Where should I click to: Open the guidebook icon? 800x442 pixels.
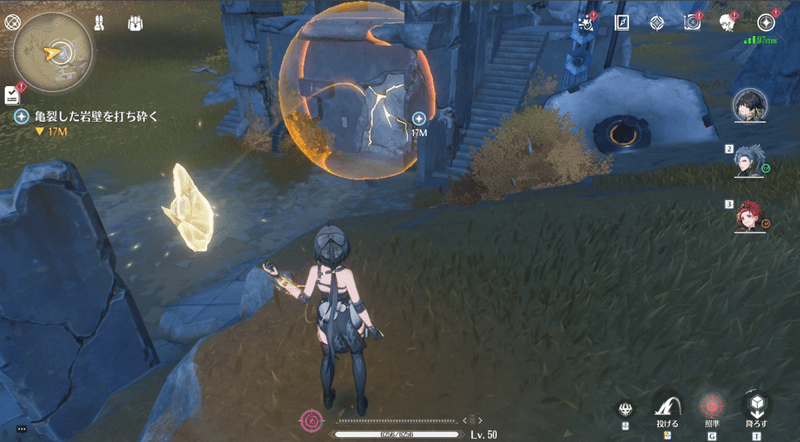pos(622,22)
